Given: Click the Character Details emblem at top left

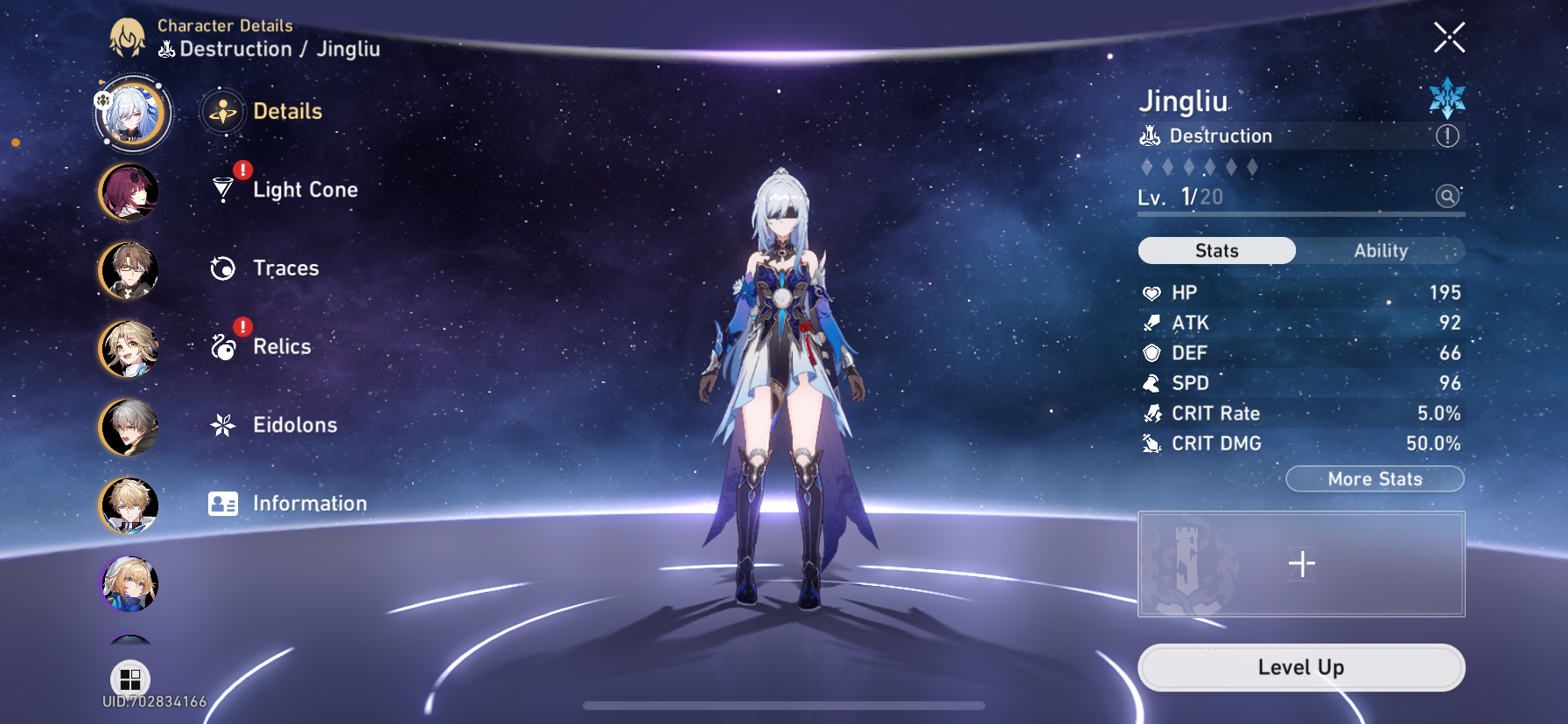Looking at the screenshot, I should [129, 36].
